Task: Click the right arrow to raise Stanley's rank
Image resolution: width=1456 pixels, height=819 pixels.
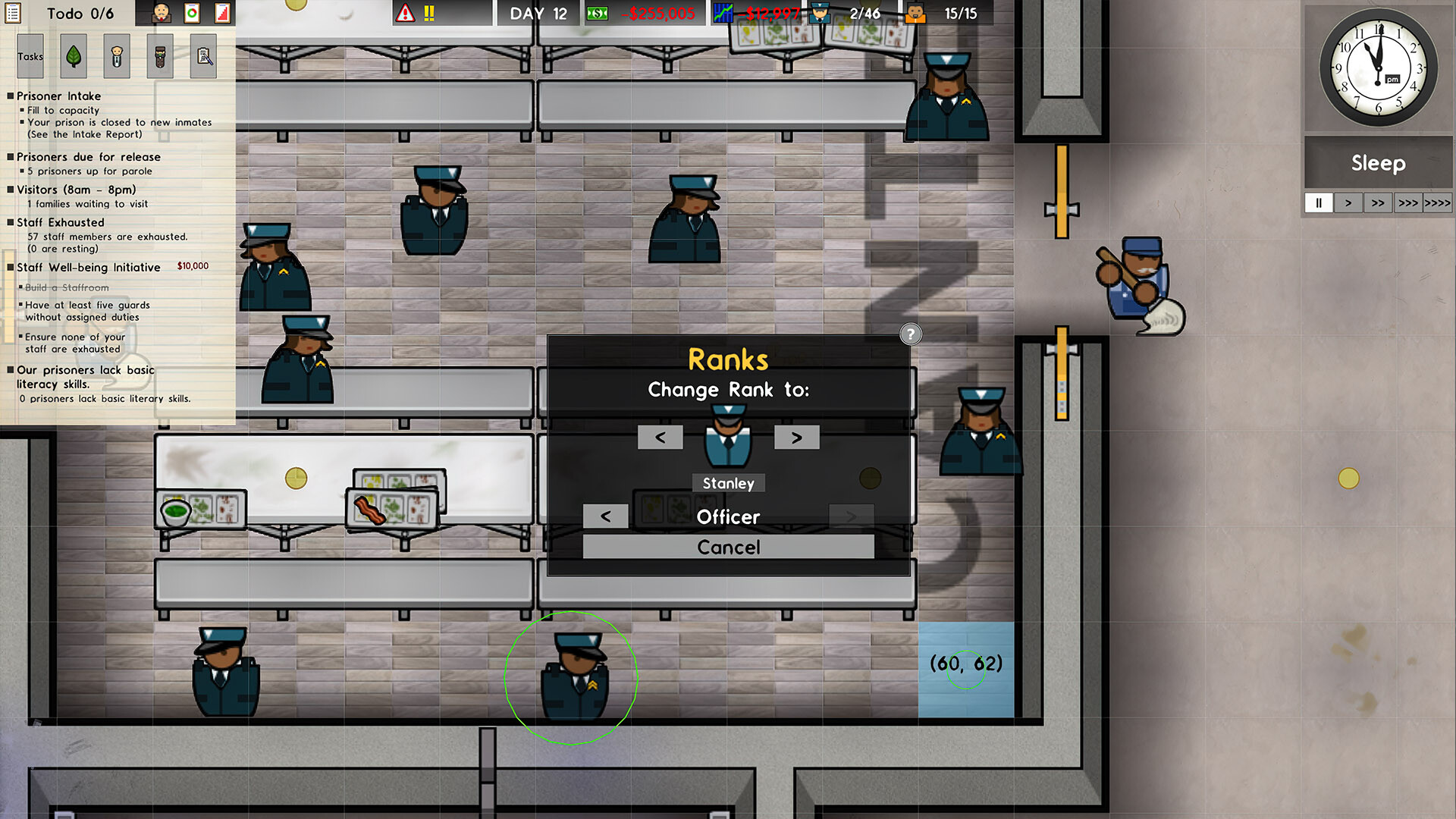Action: 796,437
